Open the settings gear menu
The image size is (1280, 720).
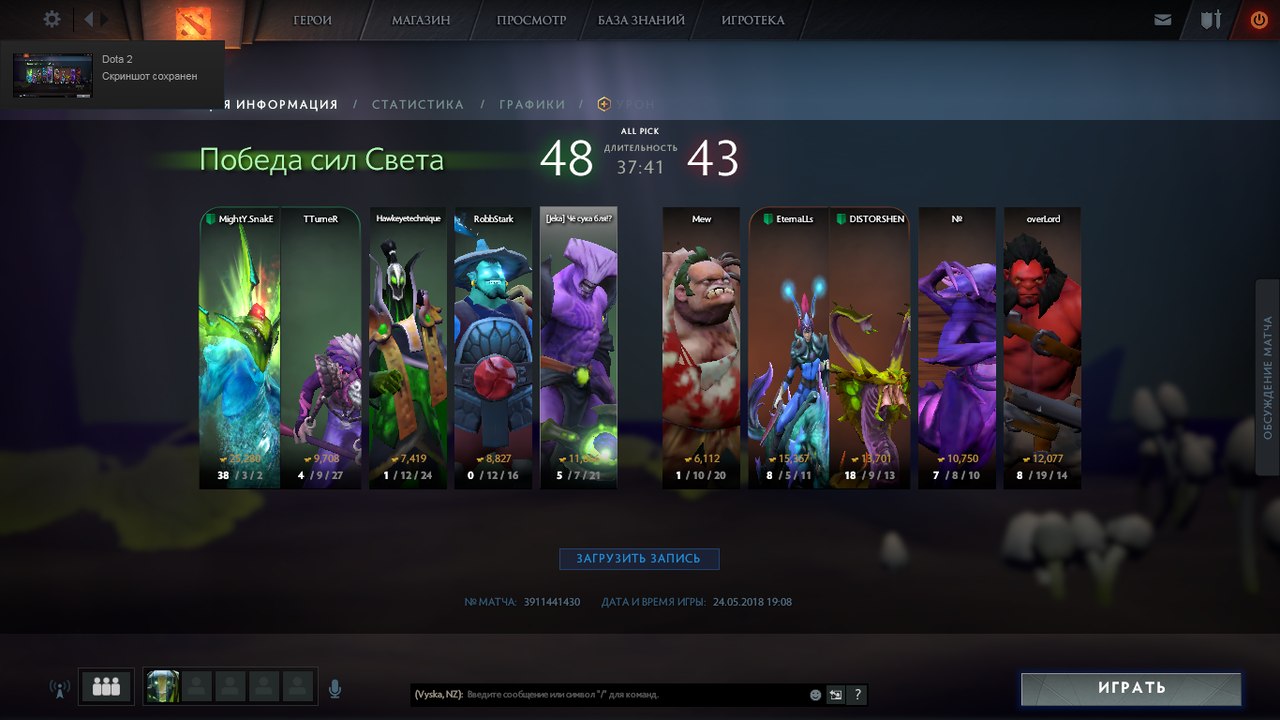click(x=52, y=19)
